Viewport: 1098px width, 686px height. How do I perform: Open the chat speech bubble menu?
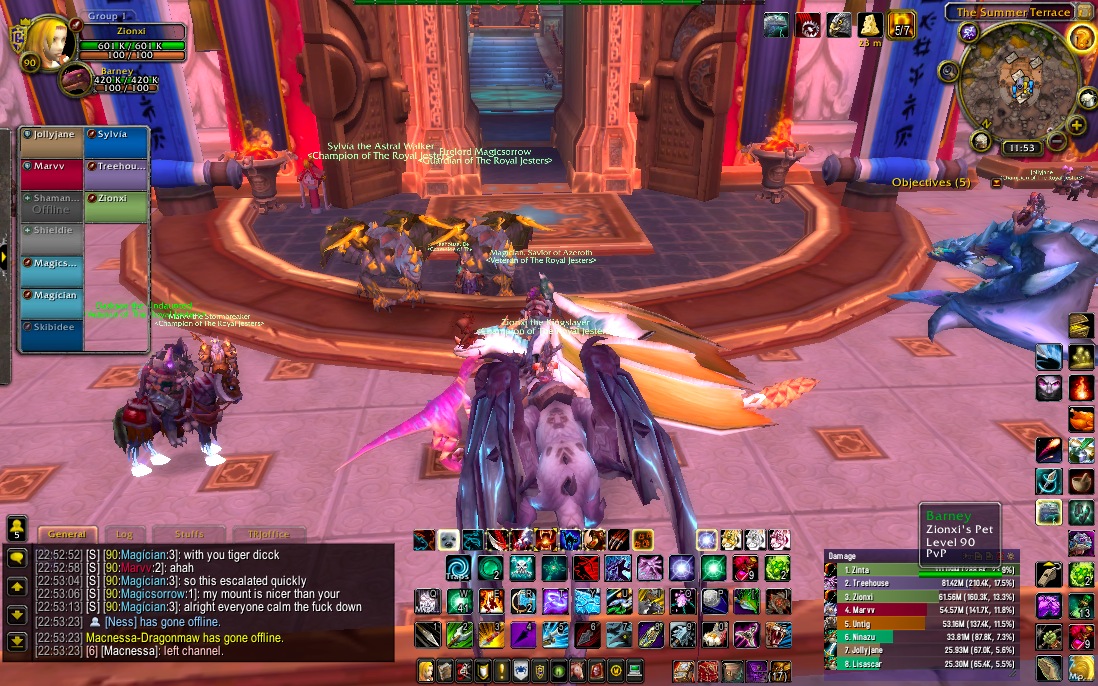click(x=17, y=558)
